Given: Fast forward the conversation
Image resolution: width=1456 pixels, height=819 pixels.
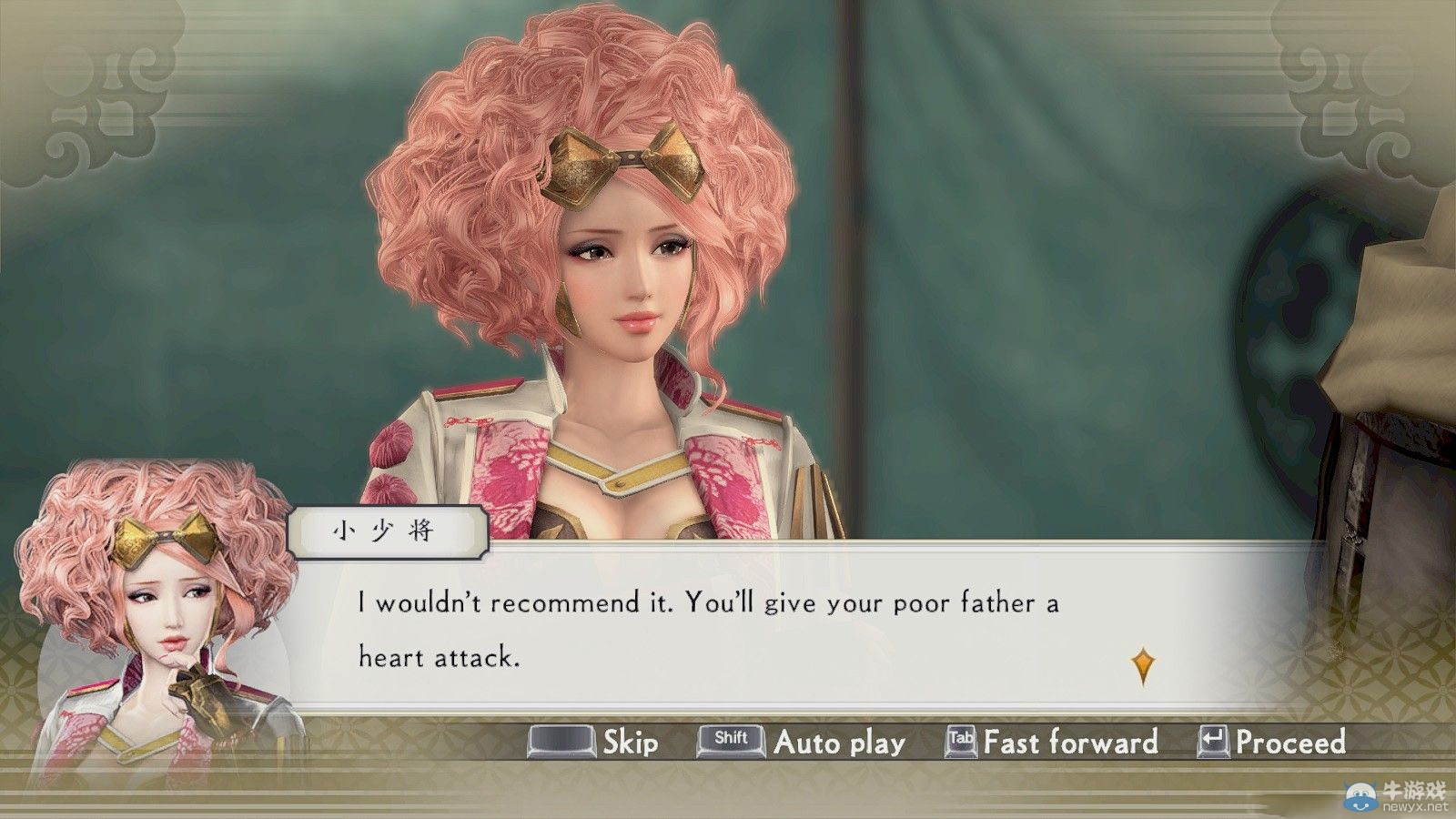Looking at the screenshot, I should [x=1053, y=742].
